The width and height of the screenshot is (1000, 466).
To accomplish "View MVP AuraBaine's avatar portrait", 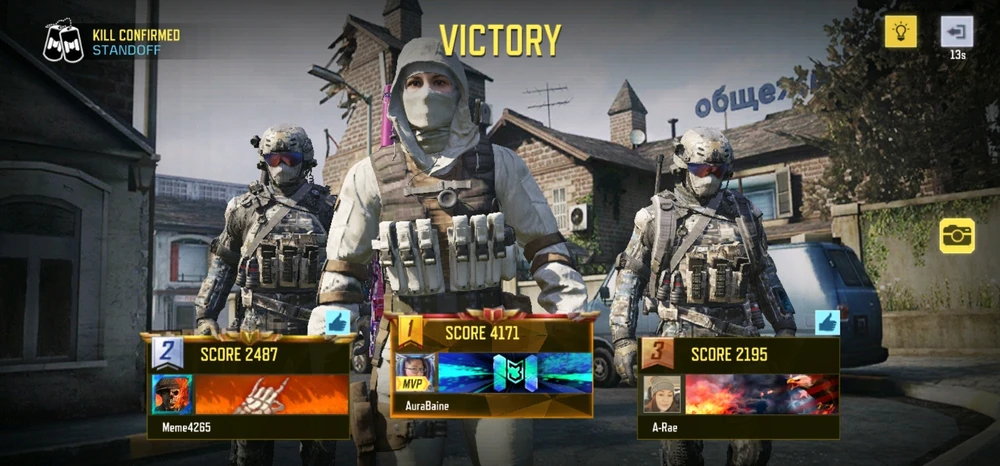I will (414, 372).
